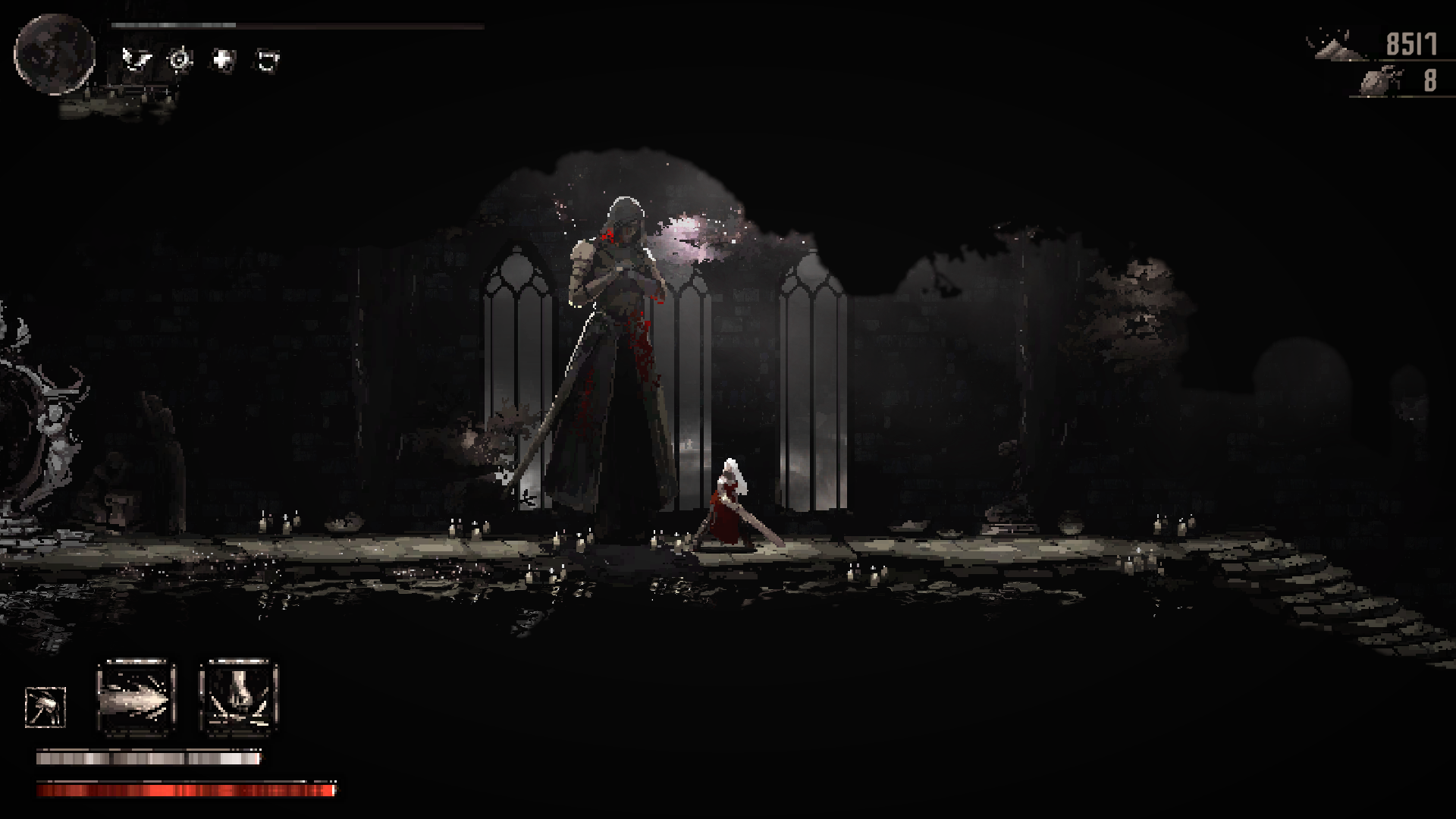
Task: Activate the stomping foot skill slot
Action: pyautogui.click(x=239, y=698)
